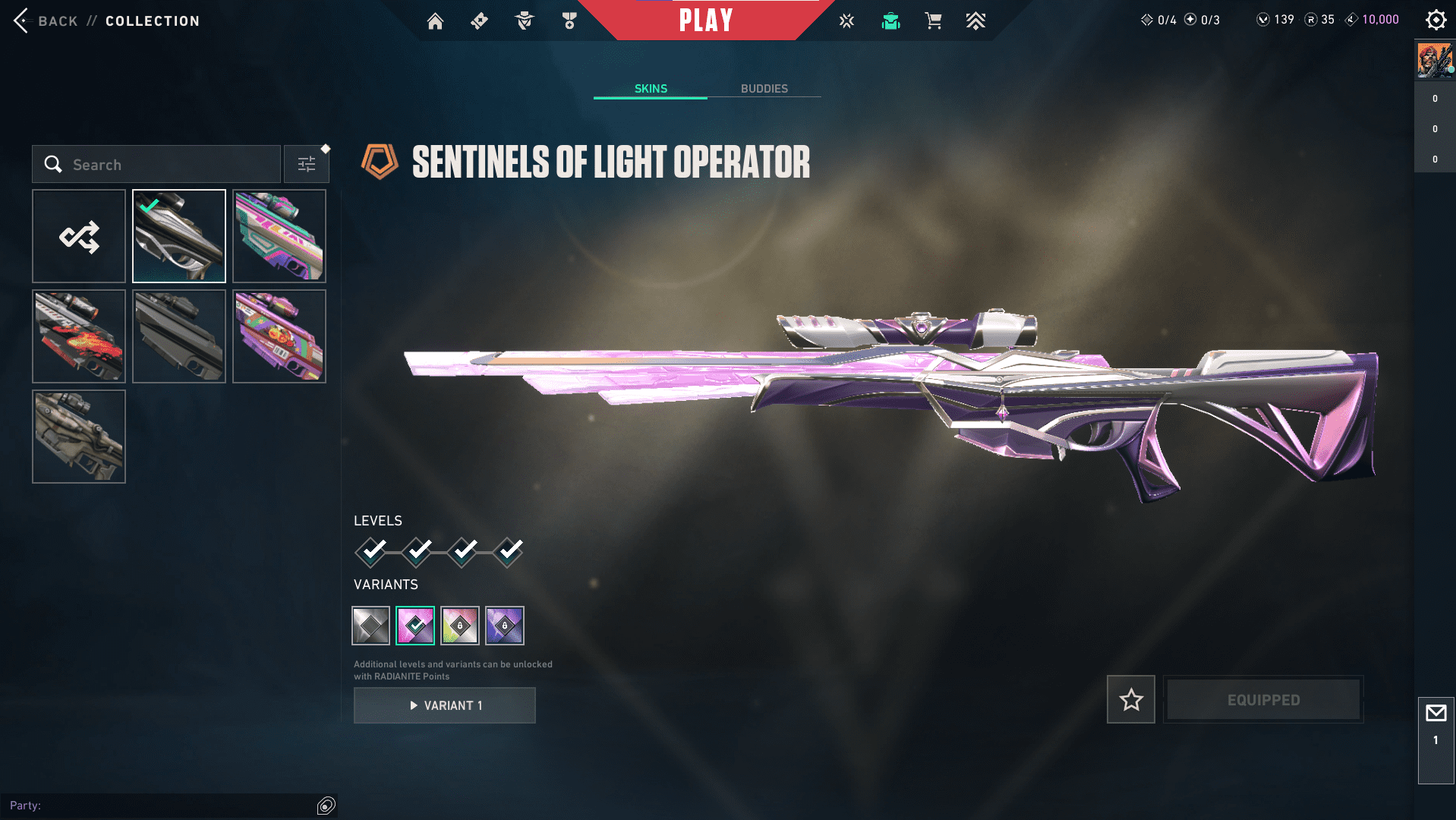Image resolution: width=1456 pixels, height=820 pixels.
Task: Open the Home screen icon
Action: 435,21
